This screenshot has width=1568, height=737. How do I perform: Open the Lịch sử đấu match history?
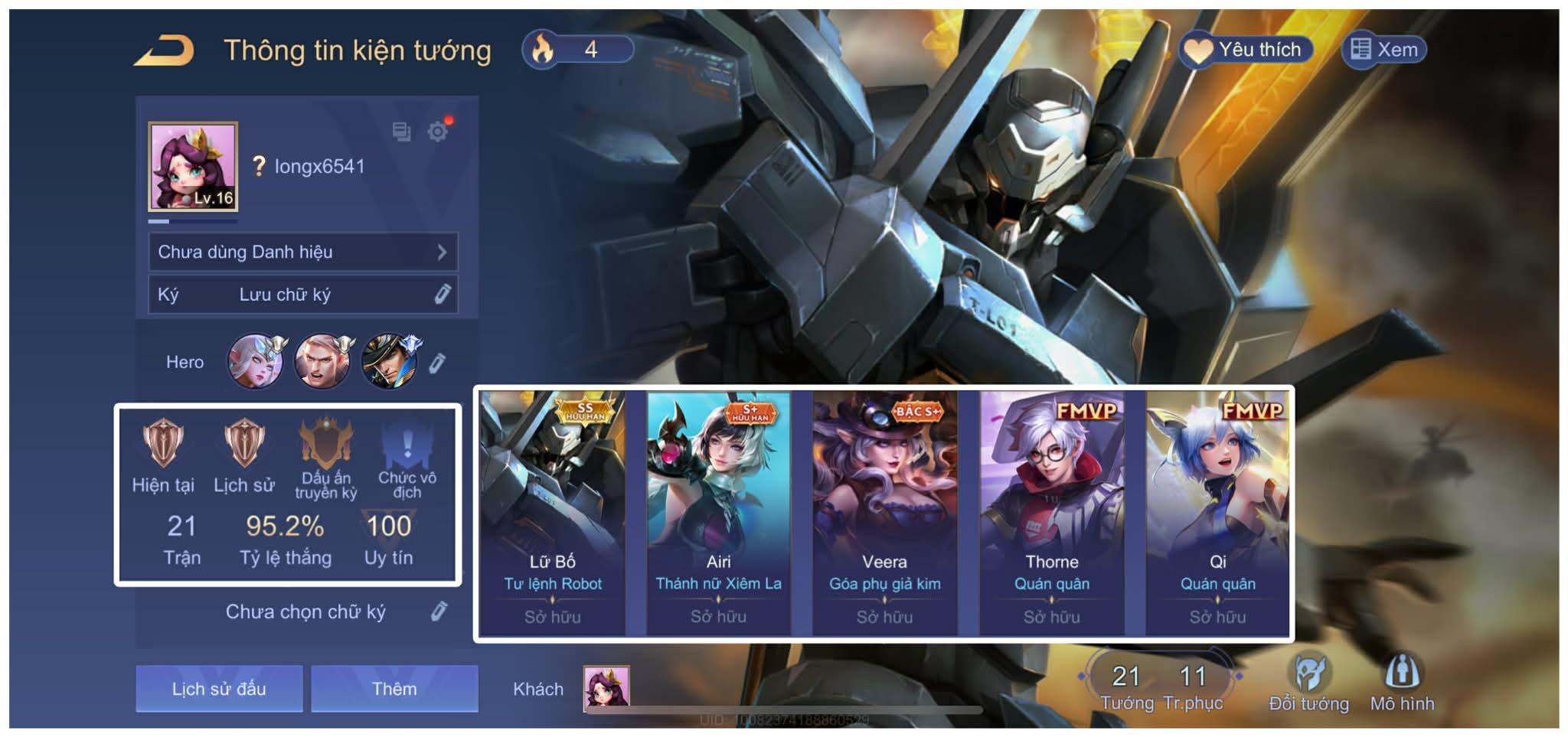219,688
